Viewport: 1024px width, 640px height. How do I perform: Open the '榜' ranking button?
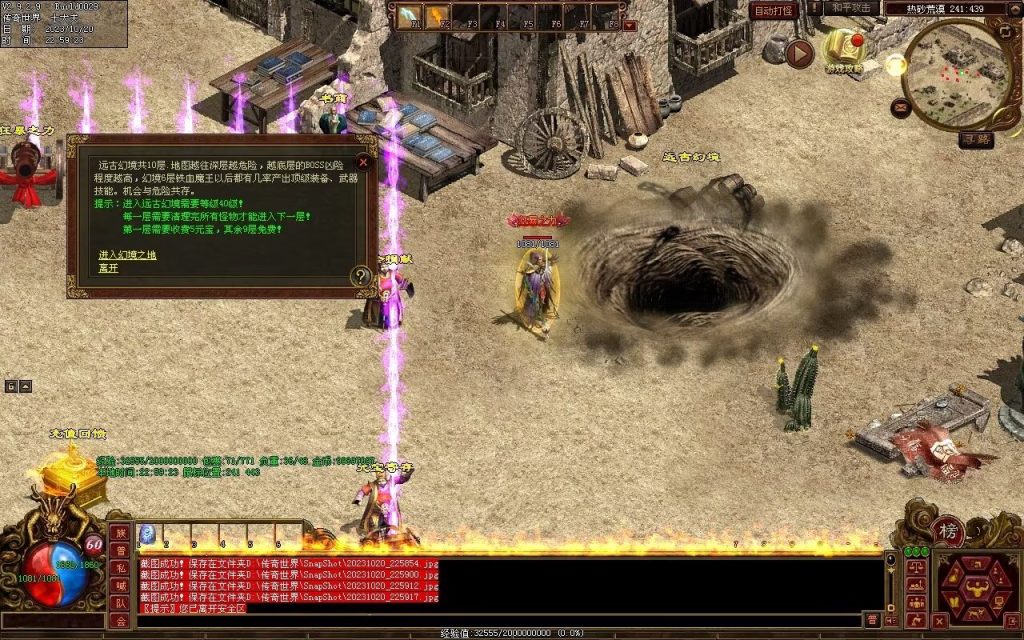947,530
